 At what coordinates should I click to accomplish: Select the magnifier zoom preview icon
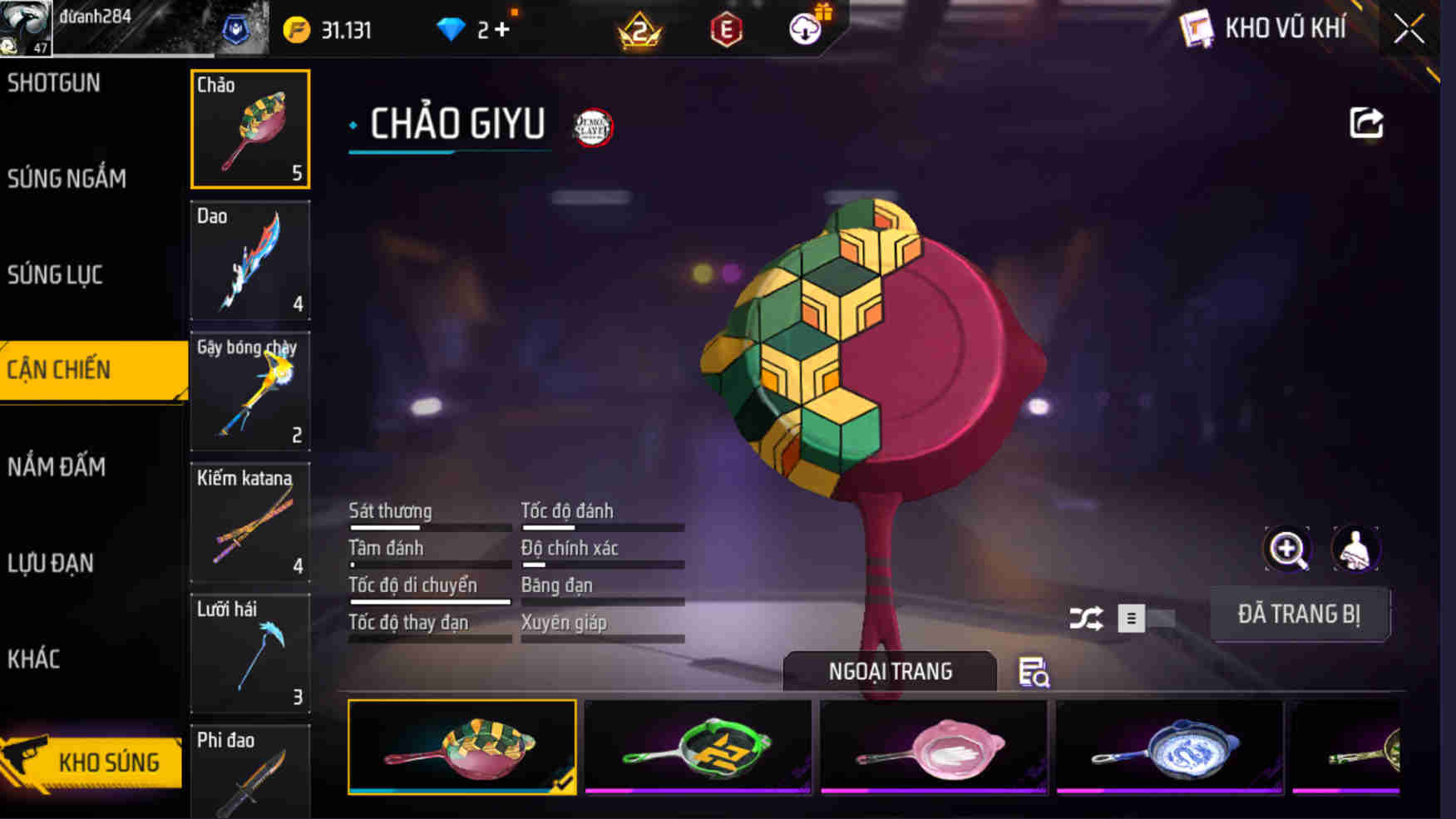(1287, 550)
